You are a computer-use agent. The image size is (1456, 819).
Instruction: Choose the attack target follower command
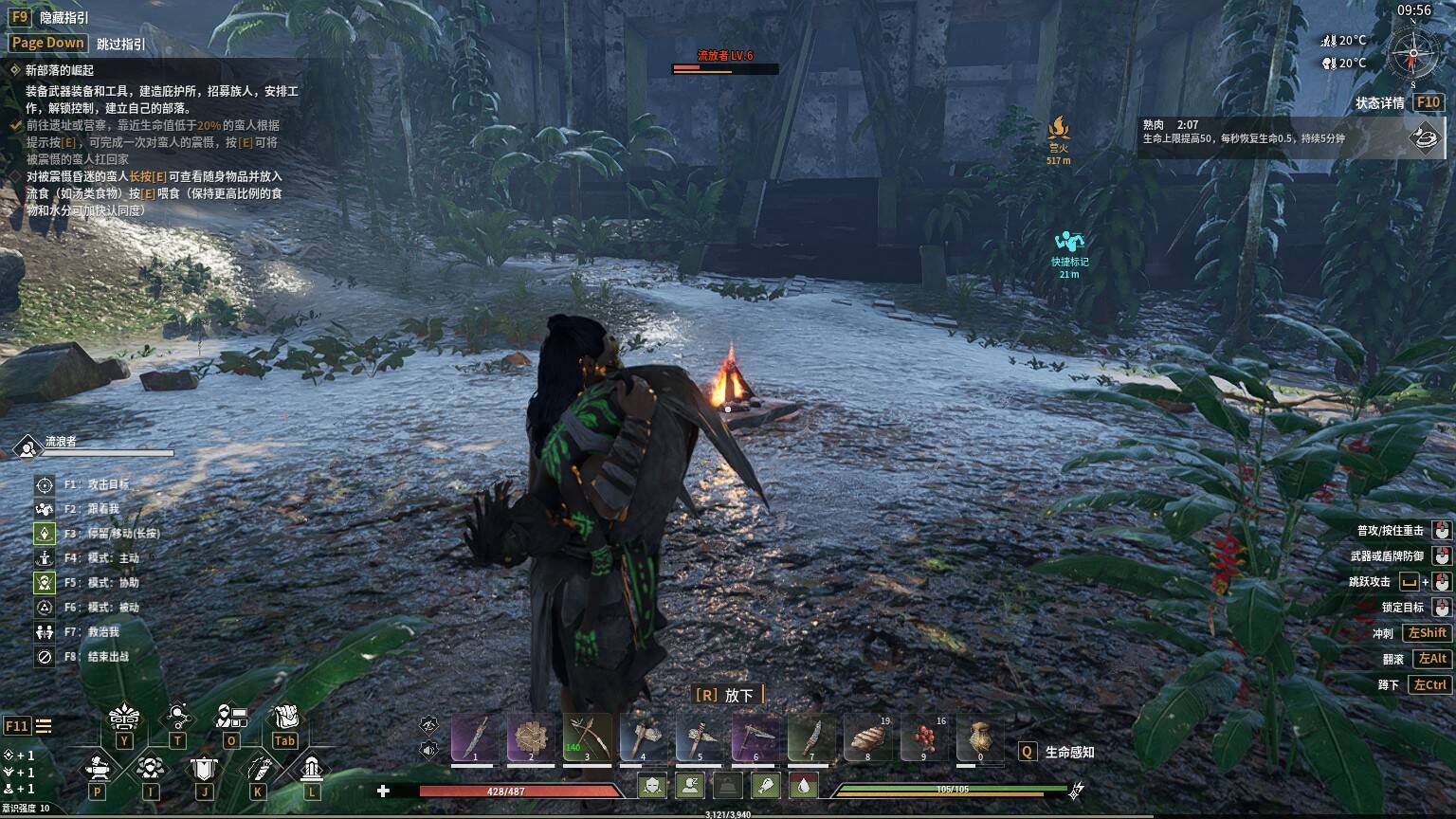(45, 485)
